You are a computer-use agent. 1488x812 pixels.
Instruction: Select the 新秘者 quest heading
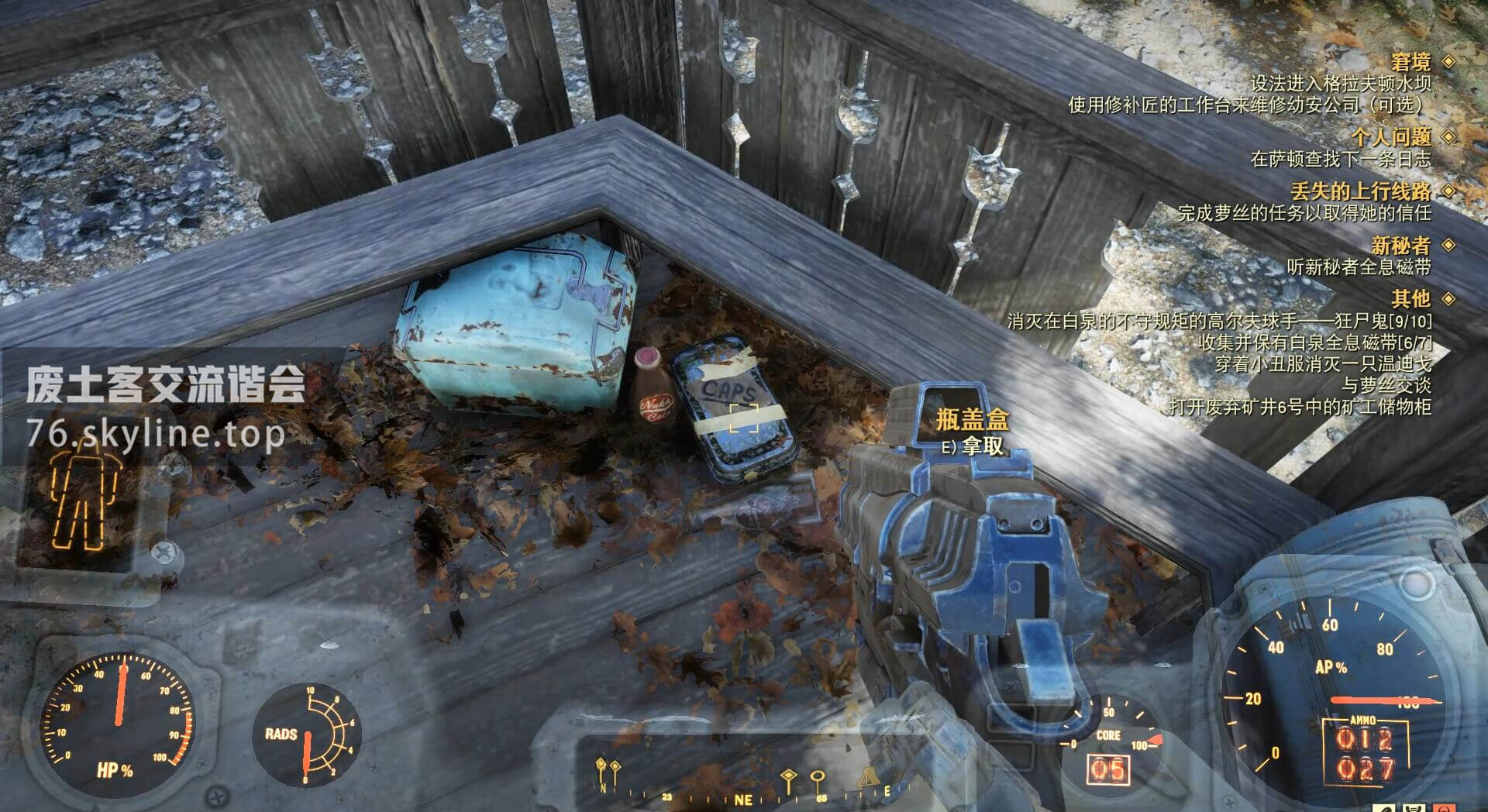[1400, 246]
